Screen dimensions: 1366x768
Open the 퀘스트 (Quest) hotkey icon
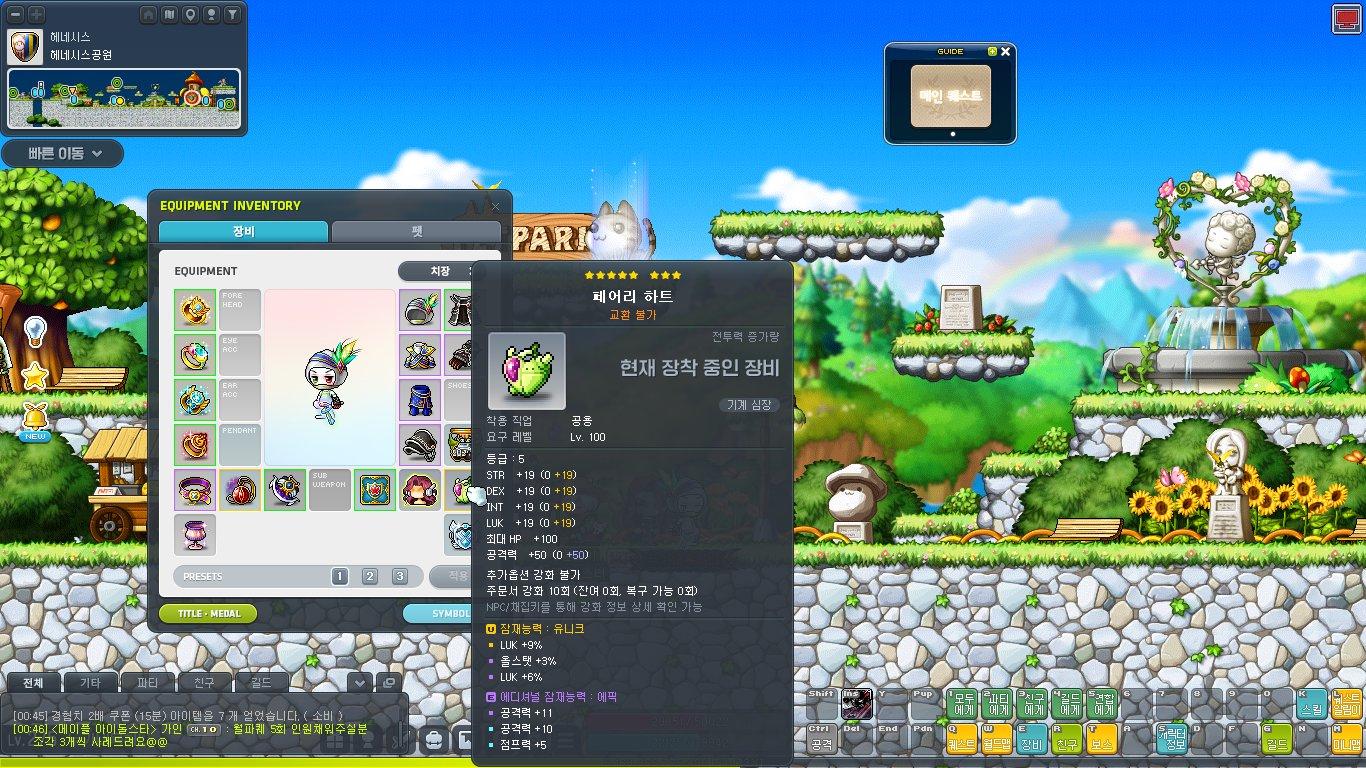pos(960,740)
